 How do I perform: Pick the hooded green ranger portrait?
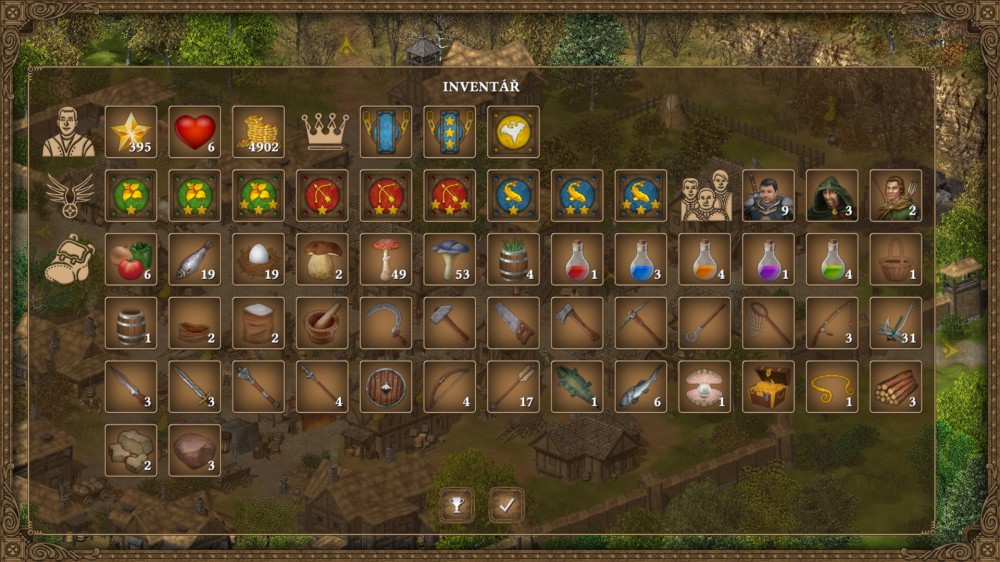(833, 196)
